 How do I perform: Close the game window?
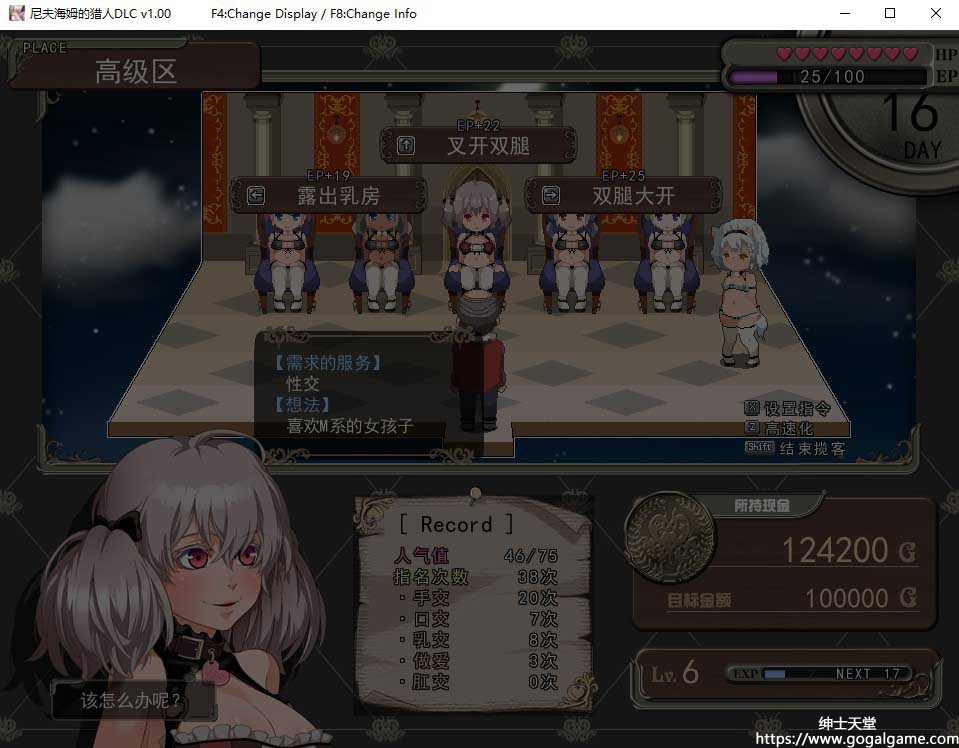point(935,14)
